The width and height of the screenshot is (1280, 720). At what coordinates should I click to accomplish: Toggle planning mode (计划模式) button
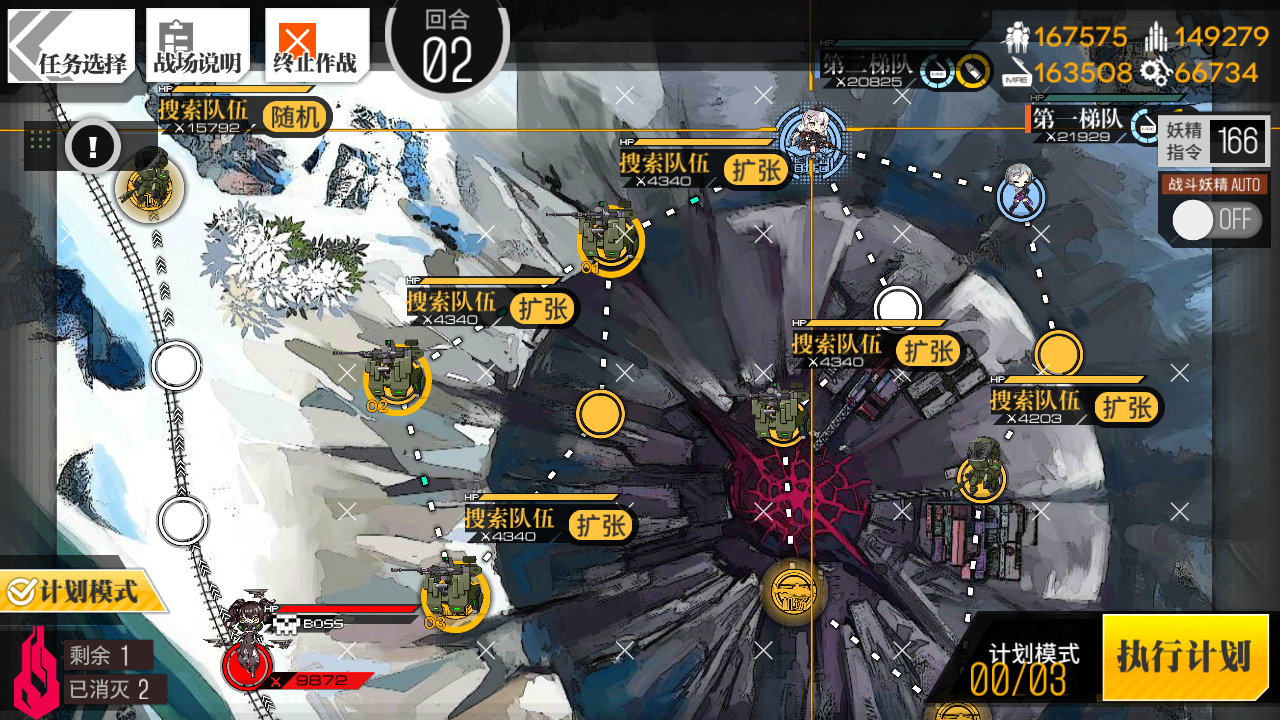pos(78,592)
